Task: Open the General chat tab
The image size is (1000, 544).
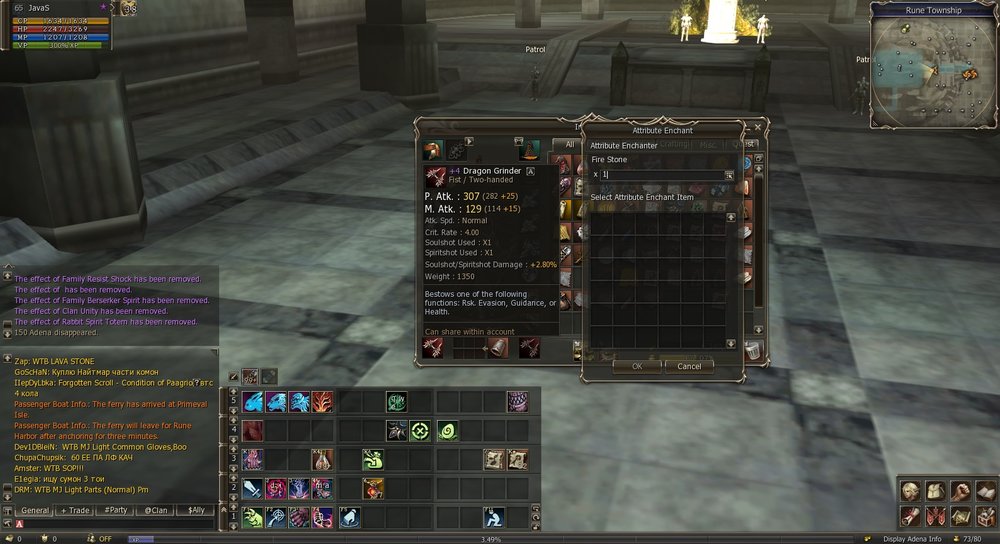Action: (35, 510)
